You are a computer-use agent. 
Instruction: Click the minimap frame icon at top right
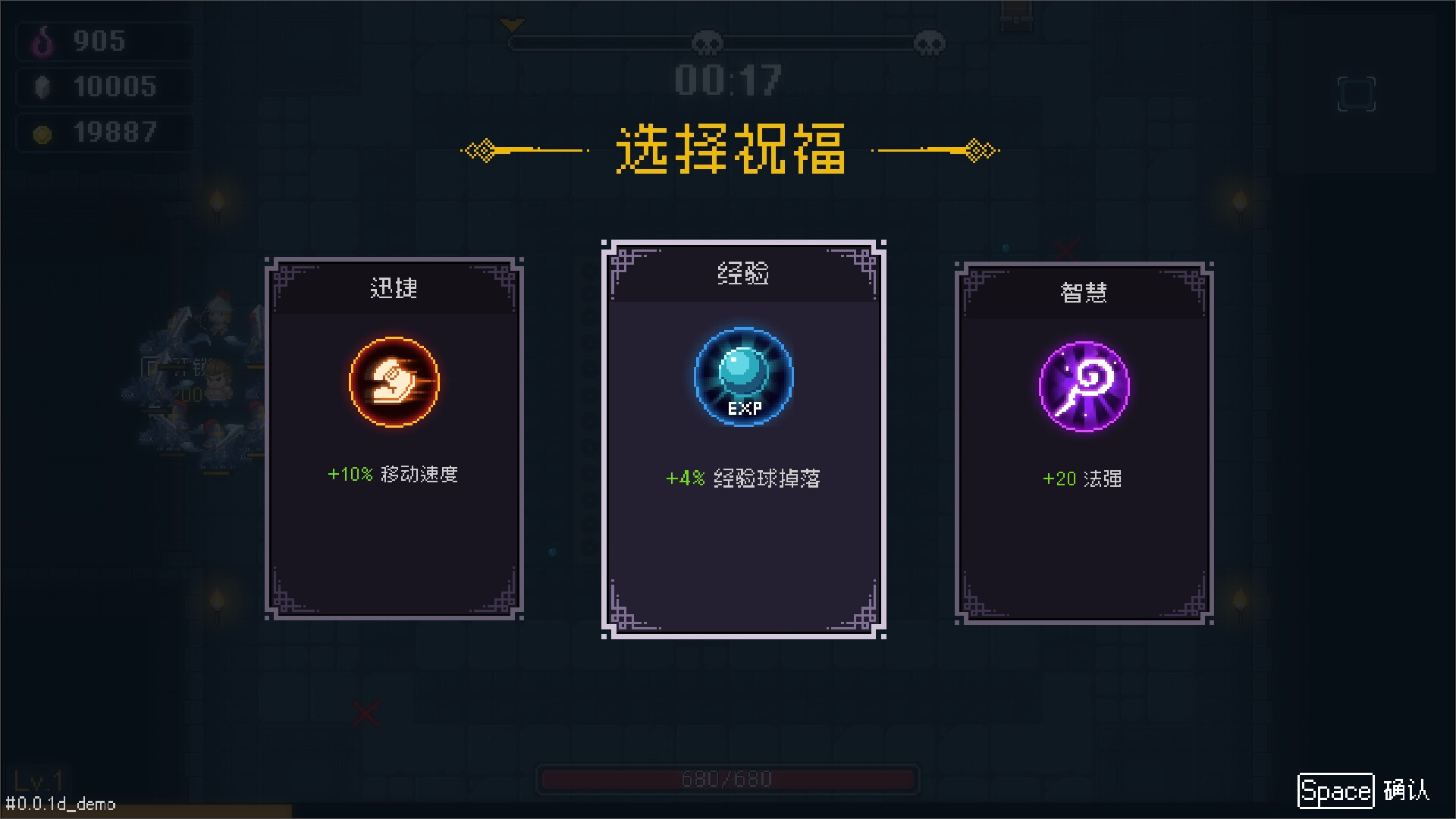(1356, 93)
